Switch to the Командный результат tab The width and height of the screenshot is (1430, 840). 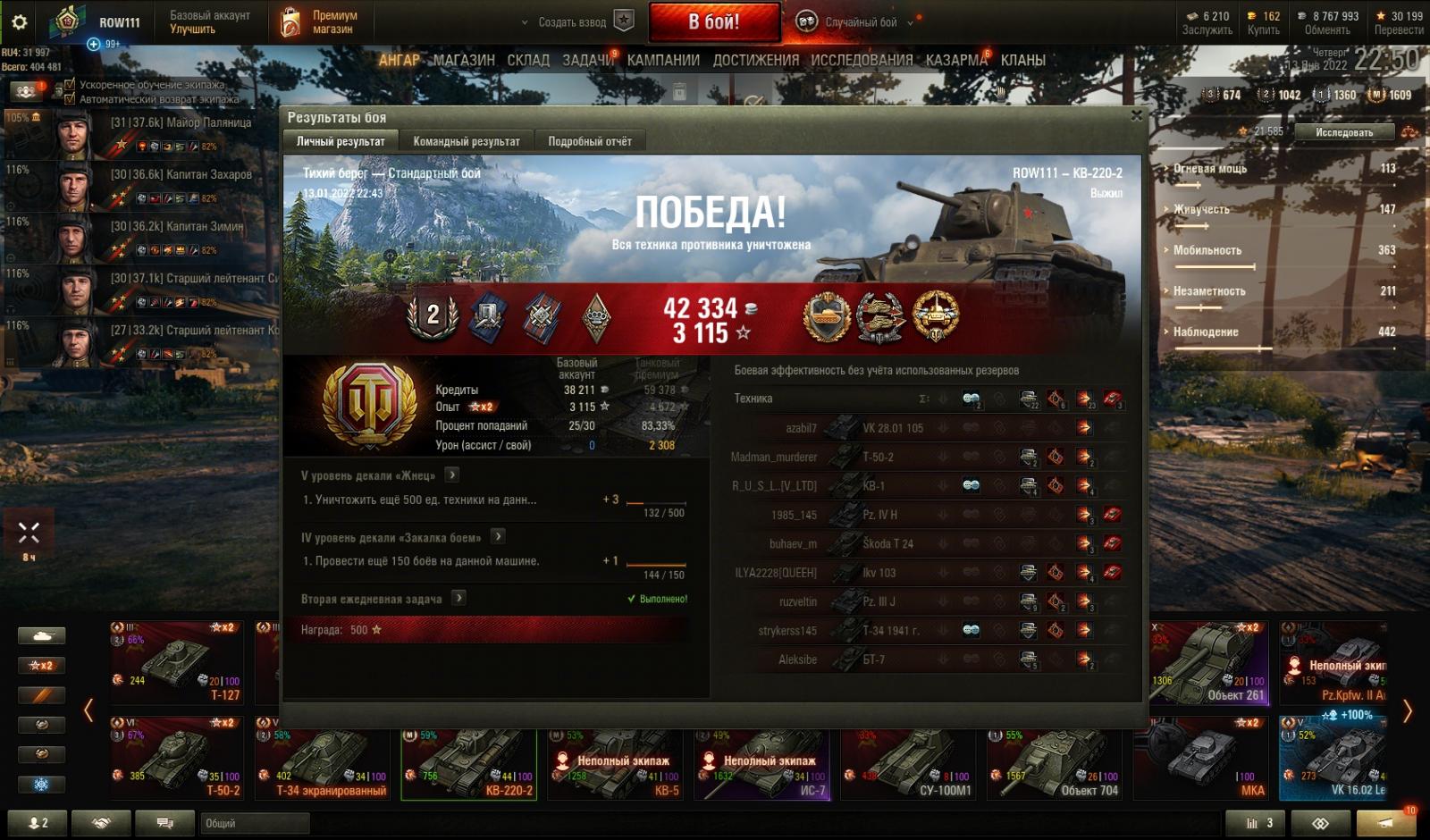[466, 141]
